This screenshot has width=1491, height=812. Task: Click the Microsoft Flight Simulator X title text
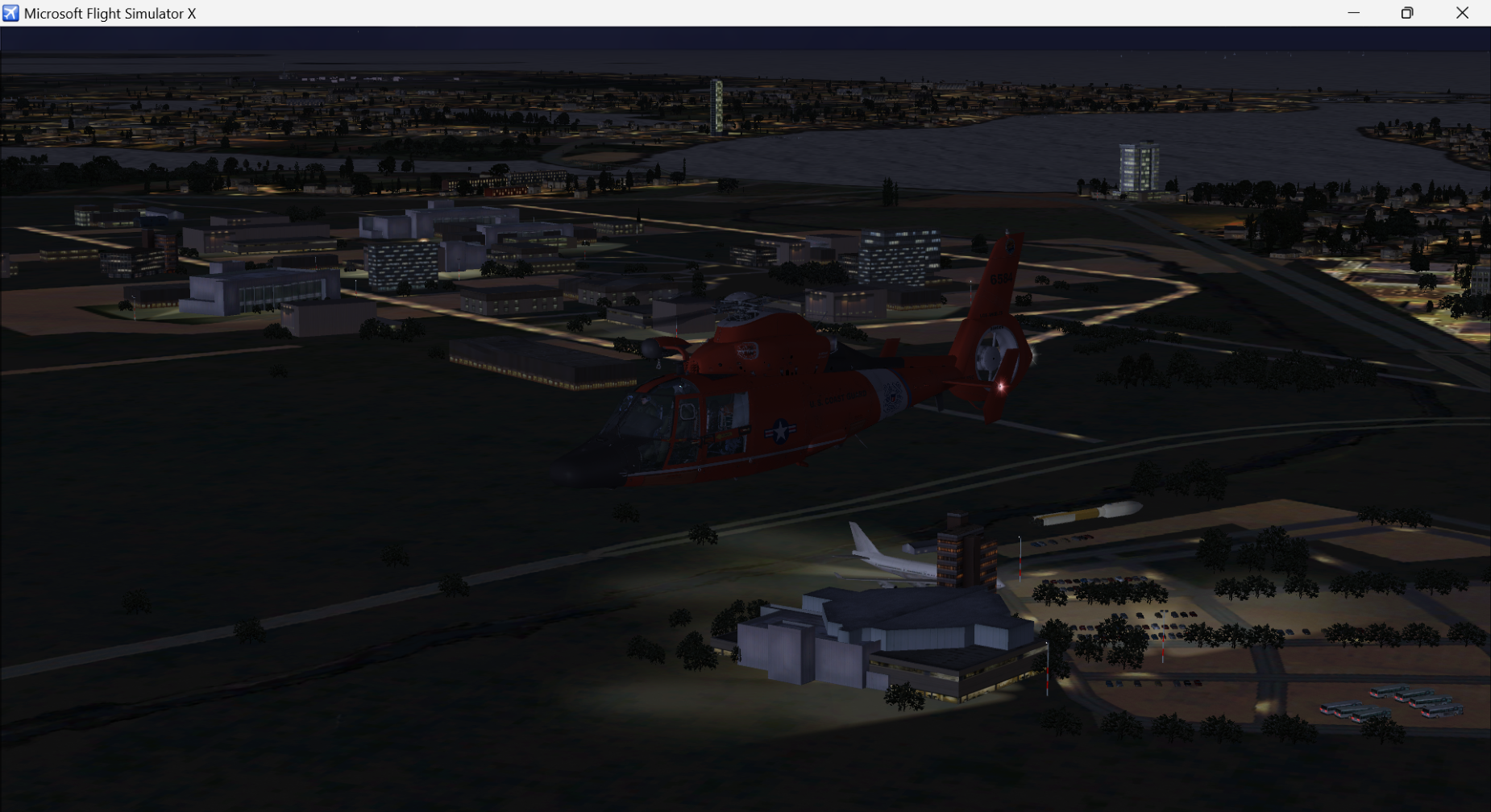point(110,13)
